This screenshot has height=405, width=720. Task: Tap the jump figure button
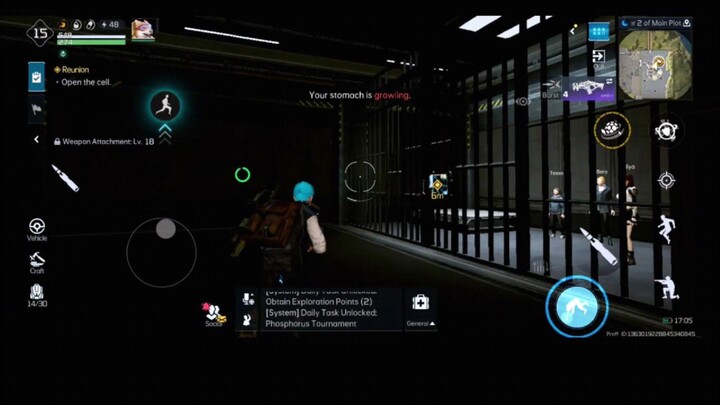pos(666,230)
